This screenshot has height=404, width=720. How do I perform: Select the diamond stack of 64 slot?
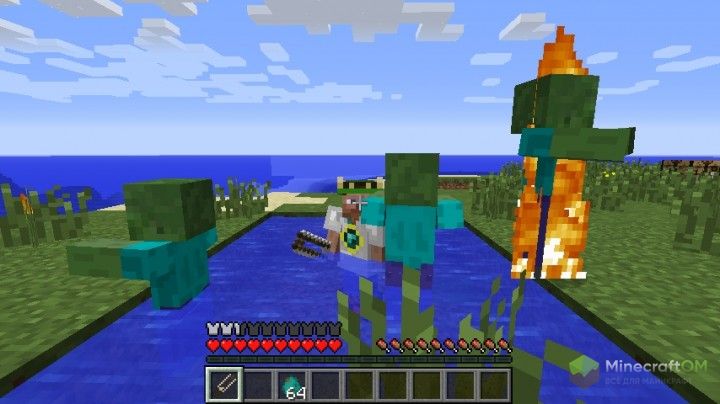click(291, 384)
